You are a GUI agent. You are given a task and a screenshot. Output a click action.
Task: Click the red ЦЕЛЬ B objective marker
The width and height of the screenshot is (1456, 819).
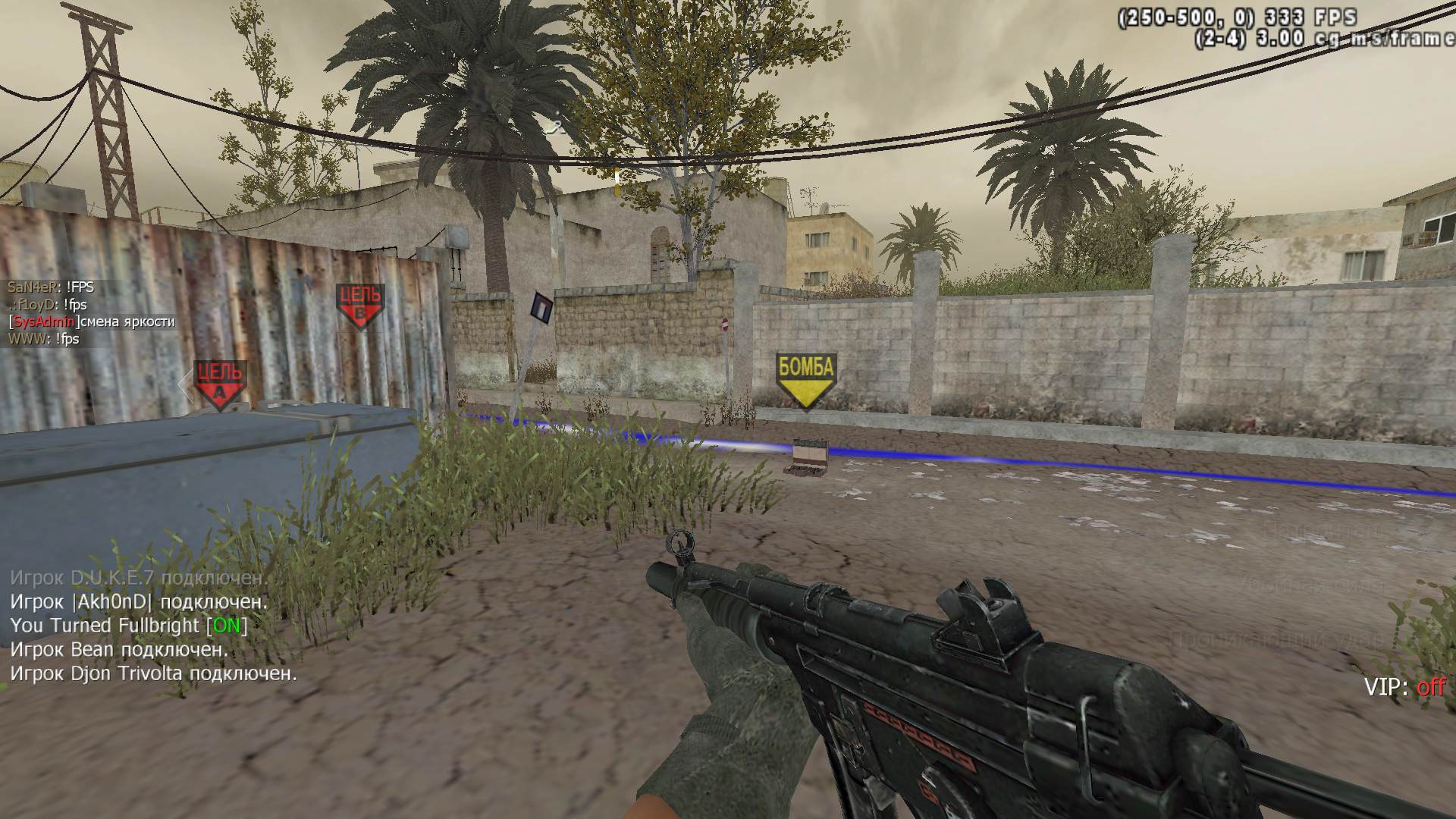[360, 305]
